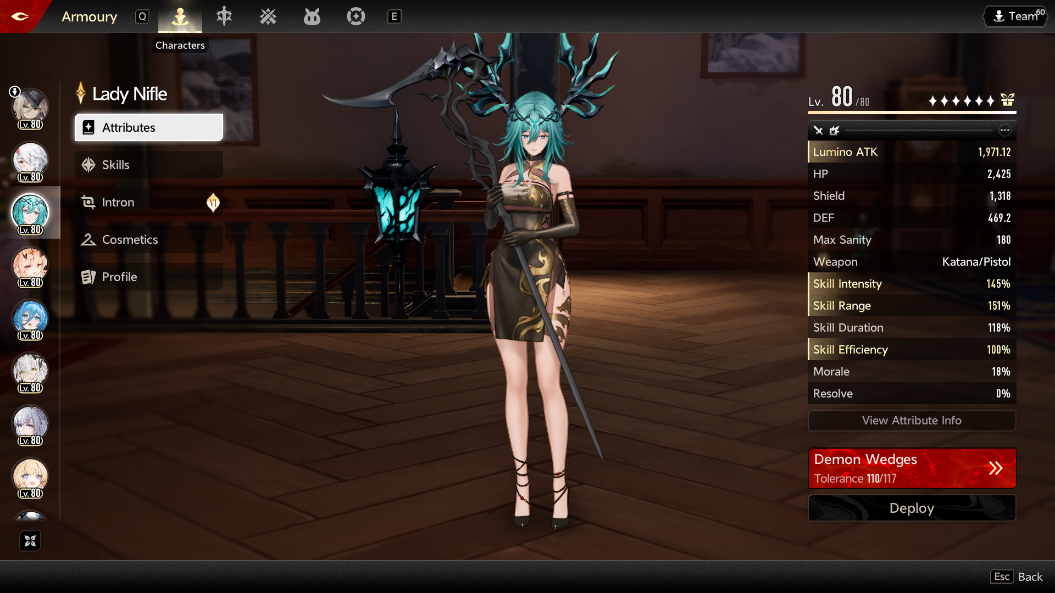Open the Cosmetics section
This screenshot has height=593, width=1055.
click(x=148, y=240)
